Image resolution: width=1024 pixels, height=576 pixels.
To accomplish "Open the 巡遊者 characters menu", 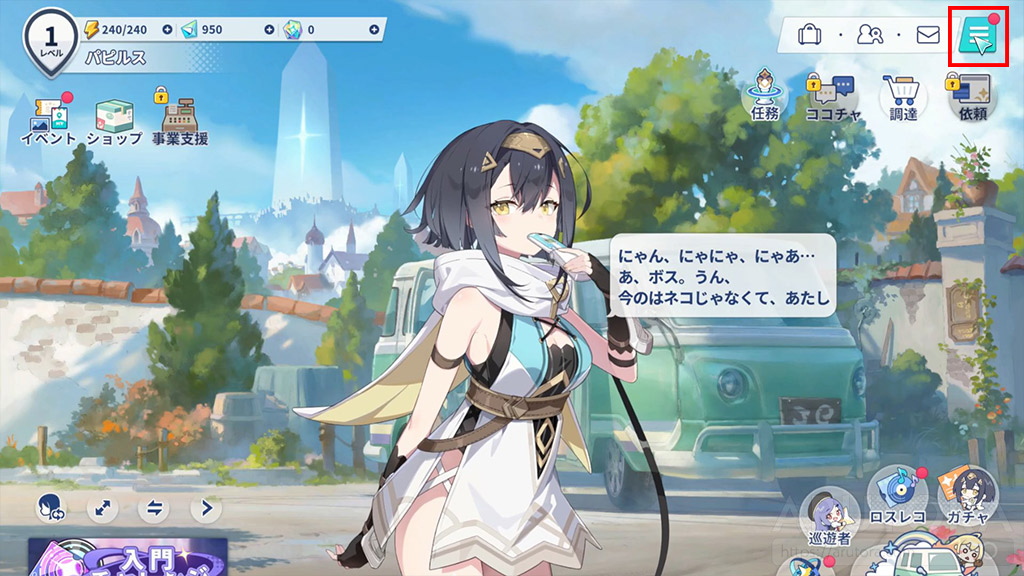I will [x=828, y=514].
